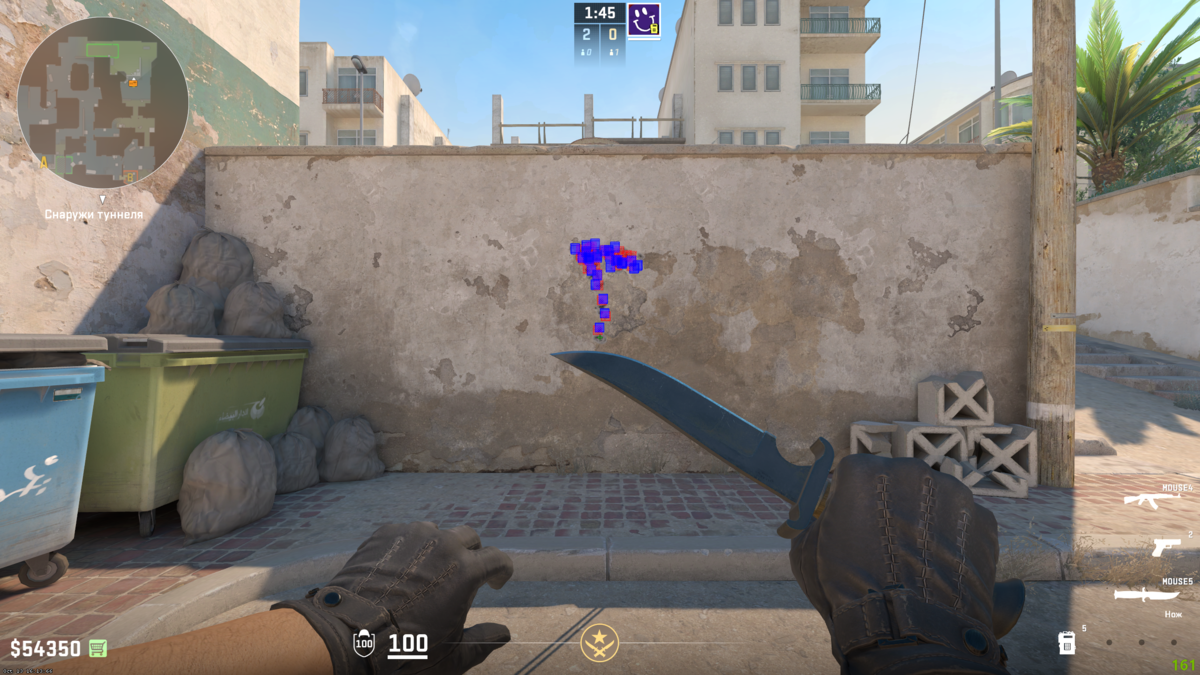Select the knife weapon slot
This screenshot has height=675, width=1200.
click(1150, 594)
